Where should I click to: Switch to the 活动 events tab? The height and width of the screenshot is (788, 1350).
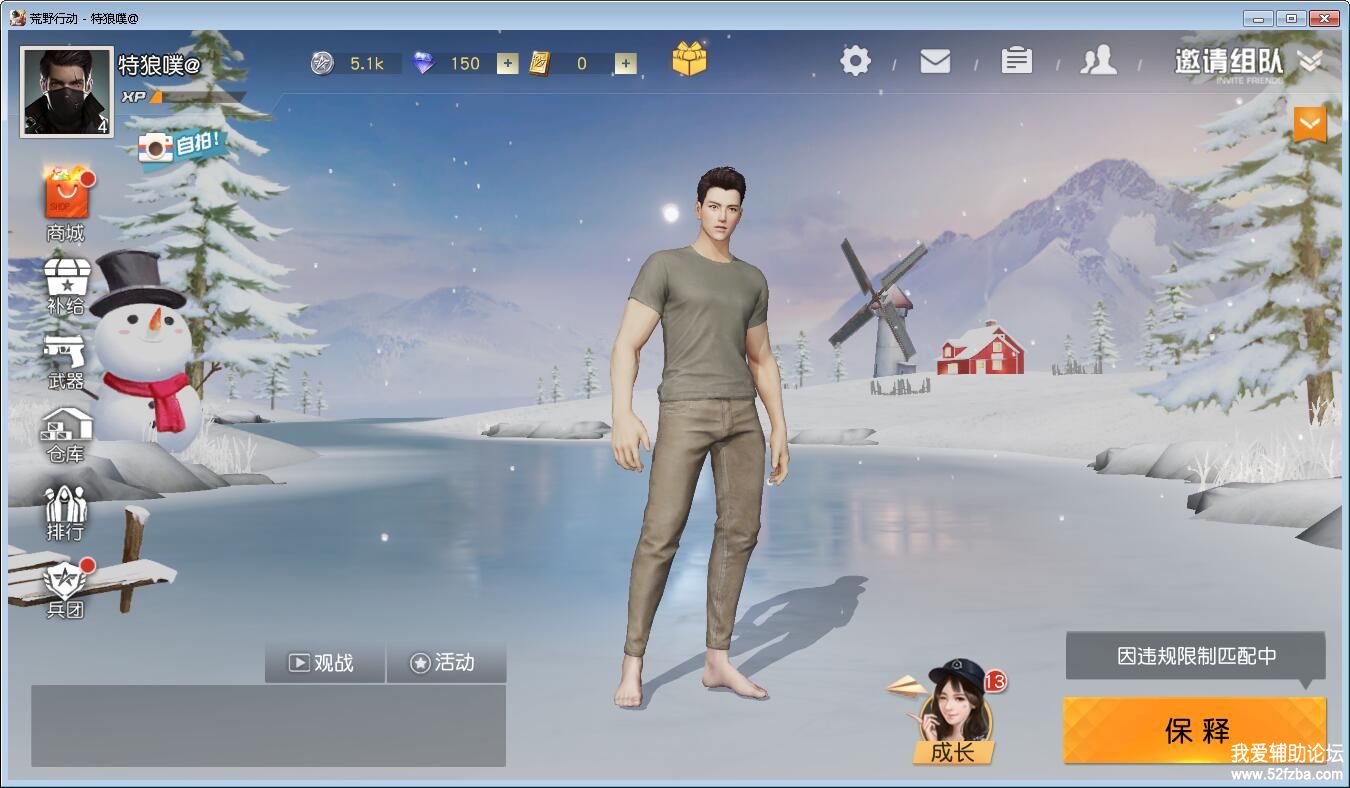tap(445, 663)
